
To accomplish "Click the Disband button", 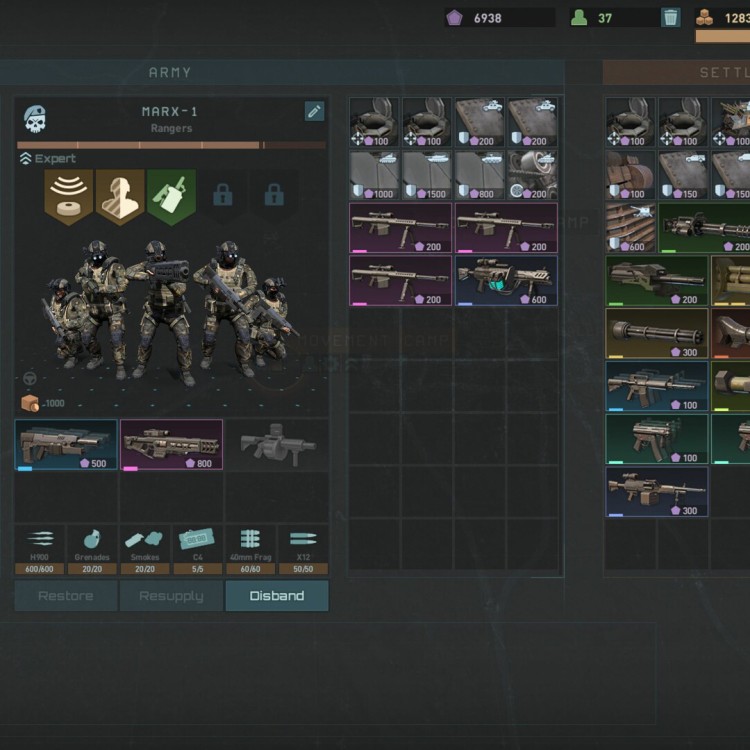I will click(276, 596).
